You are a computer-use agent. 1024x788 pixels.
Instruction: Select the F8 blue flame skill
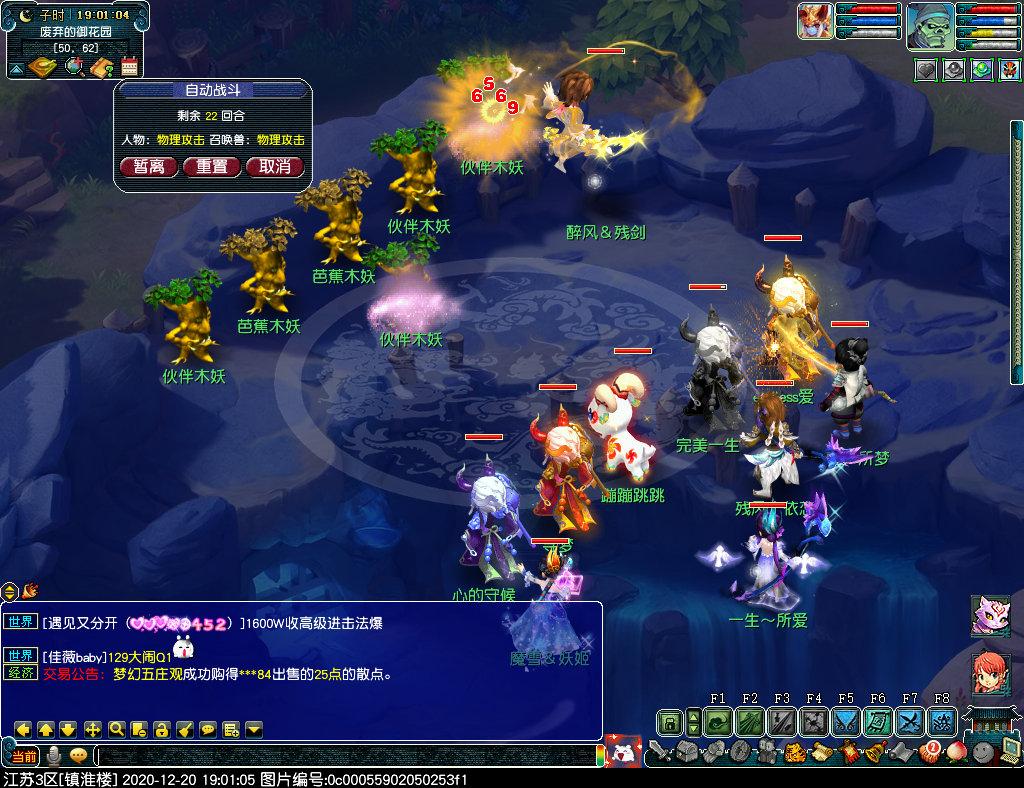(x=941, y=721)
